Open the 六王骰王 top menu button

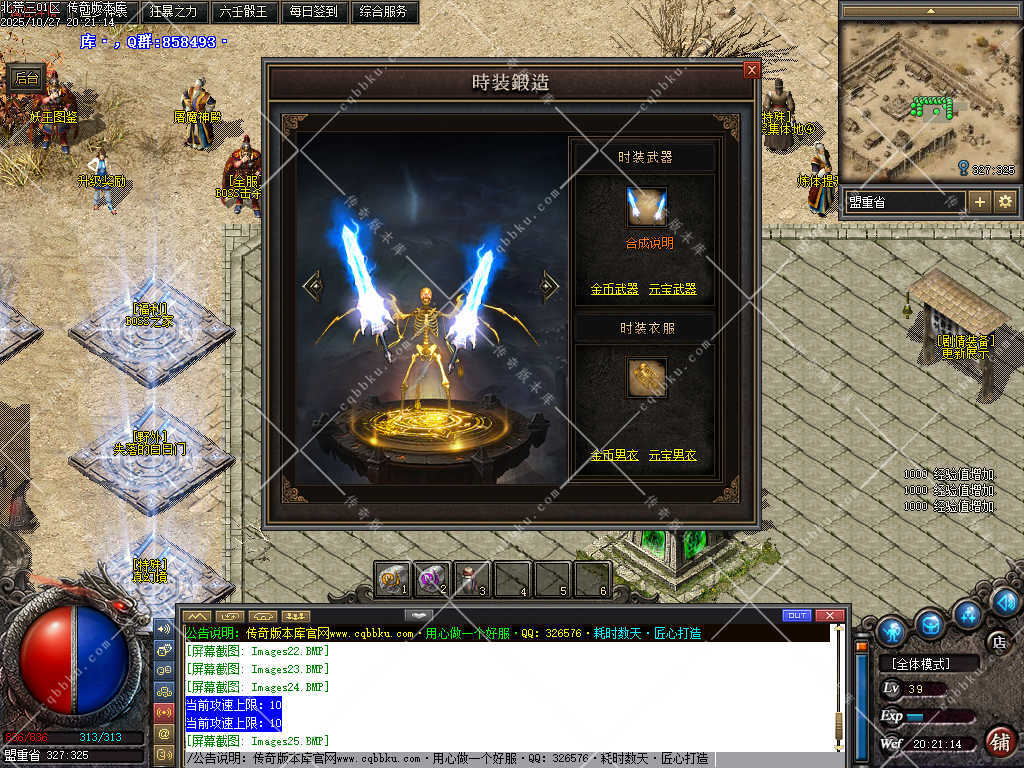point(243,12)
